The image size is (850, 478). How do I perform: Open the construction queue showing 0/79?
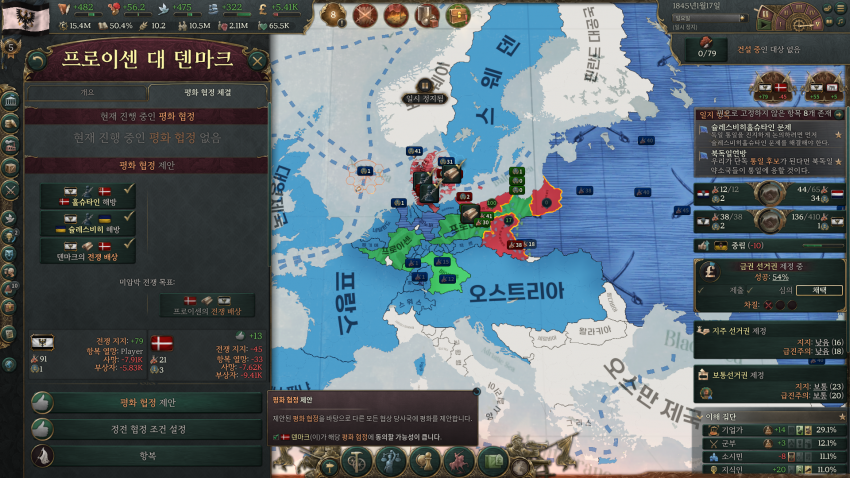point(707,48)
